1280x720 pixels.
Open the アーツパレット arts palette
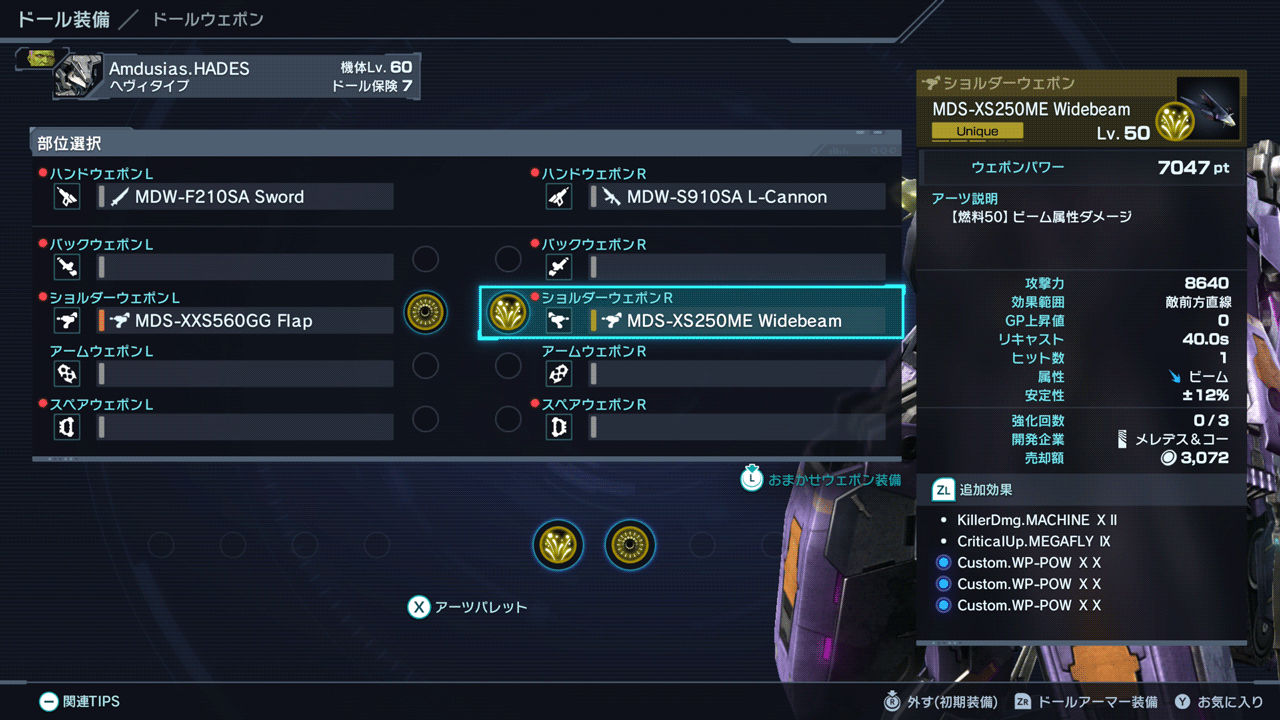[468, 607]
